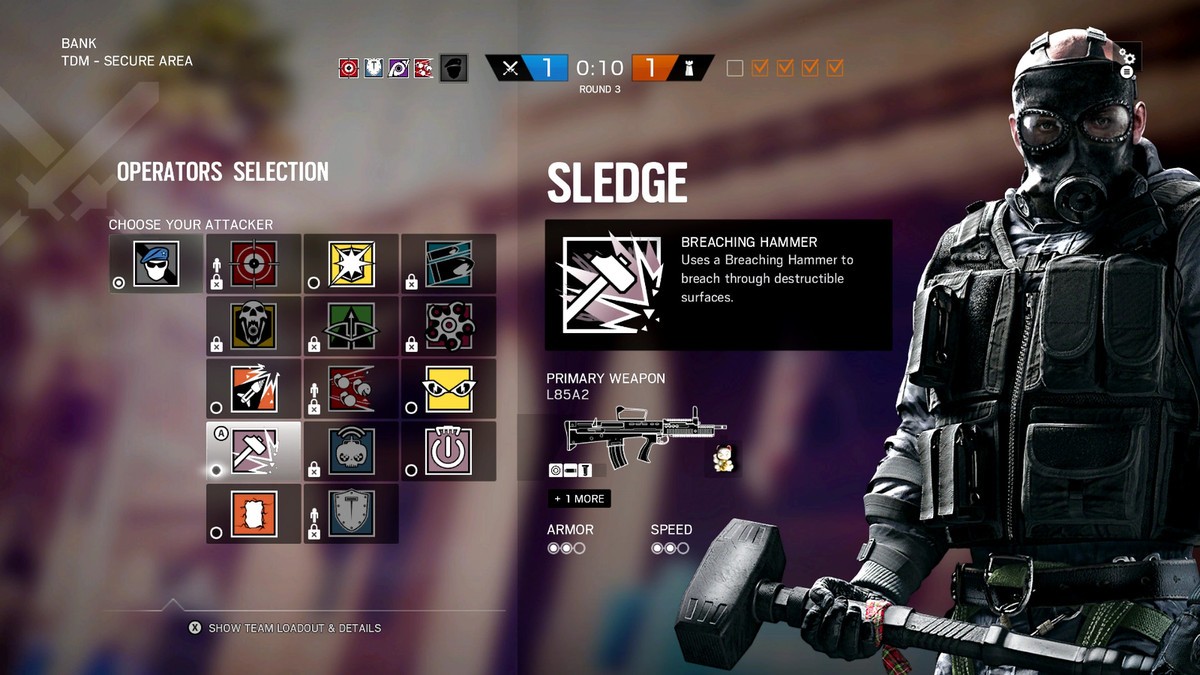Select Sledge's breaching hammer operator tile
Screen dimensions: 1200x675
point(254,450)
